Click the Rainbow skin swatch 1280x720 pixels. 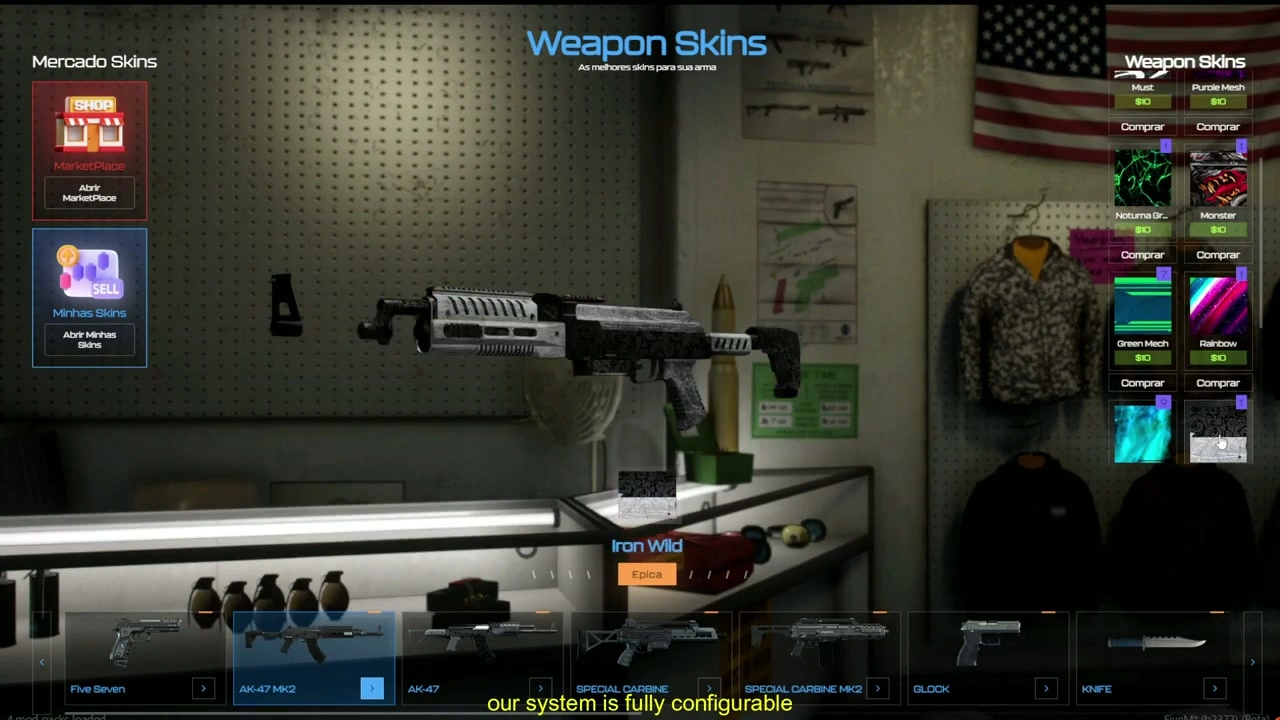point(1218,305)
